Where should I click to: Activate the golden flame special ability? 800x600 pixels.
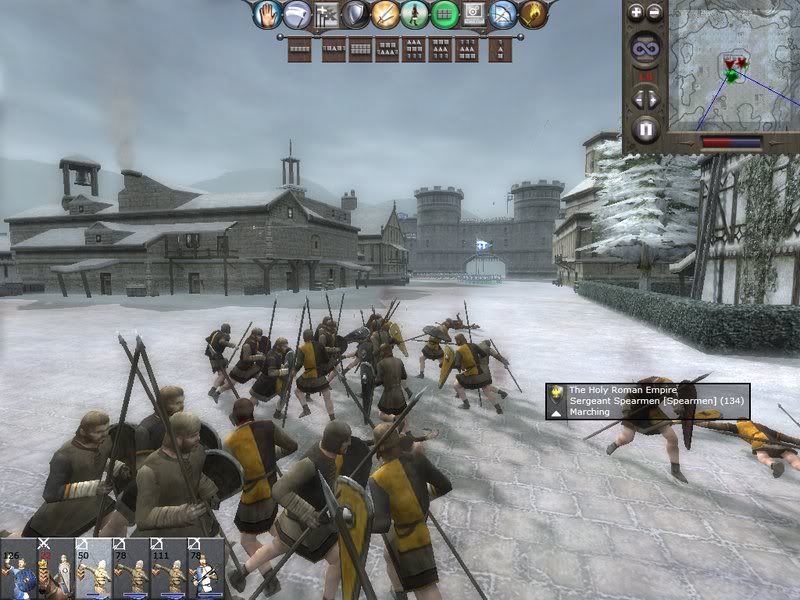coord(533,14)
